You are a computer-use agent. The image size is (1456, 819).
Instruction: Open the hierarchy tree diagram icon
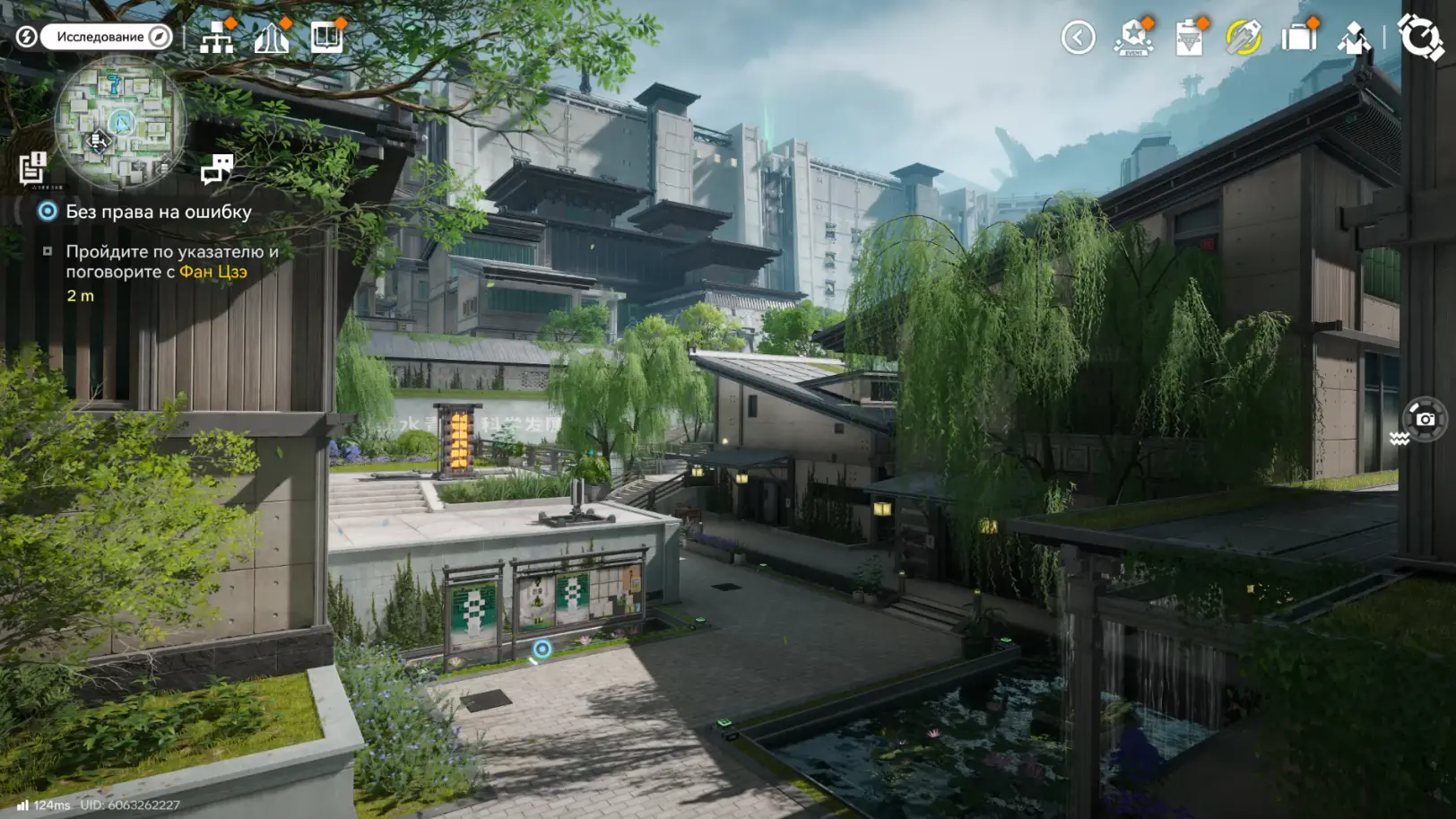tap(217, 38)
